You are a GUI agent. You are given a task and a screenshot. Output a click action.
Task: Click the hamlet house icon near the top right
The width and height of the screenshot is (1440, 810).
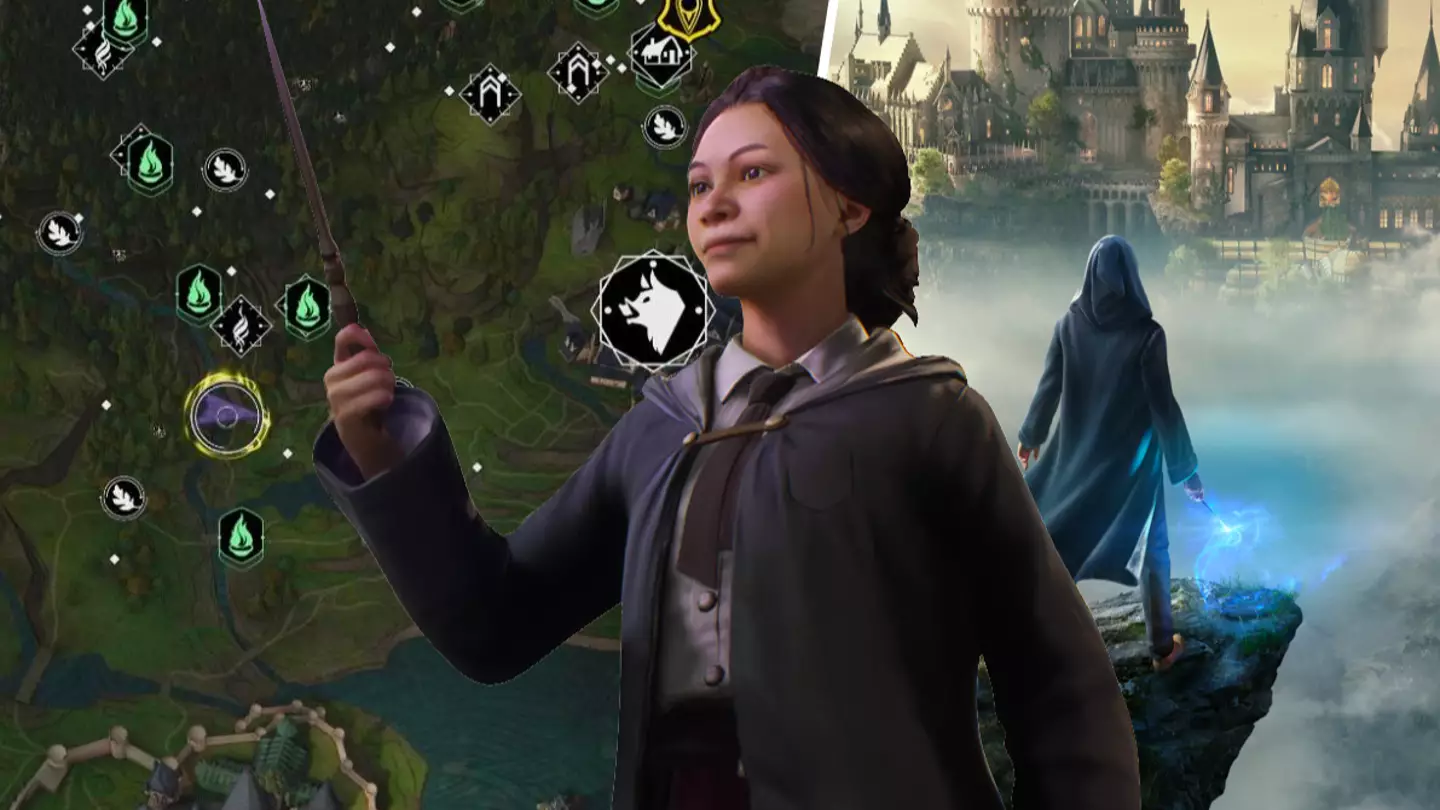coord(660,50)
